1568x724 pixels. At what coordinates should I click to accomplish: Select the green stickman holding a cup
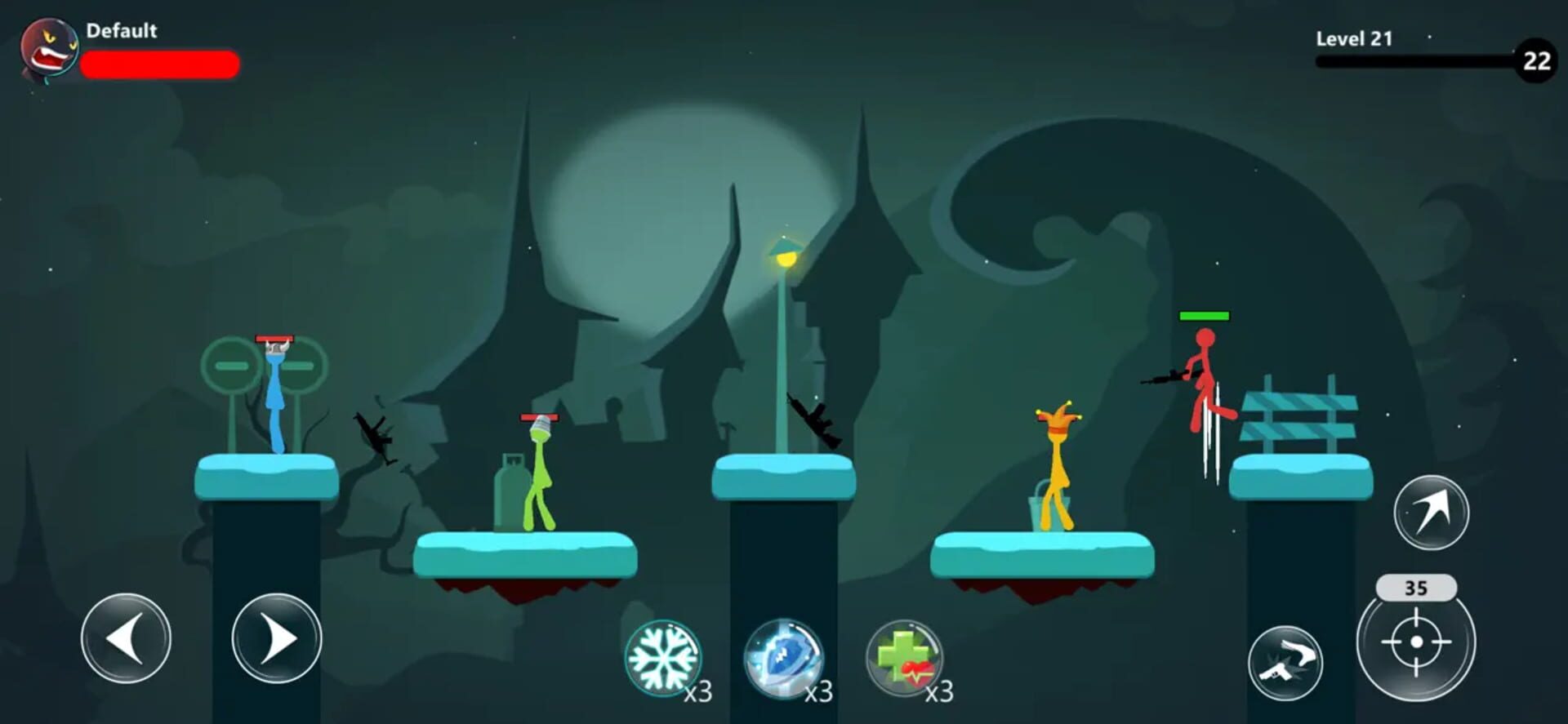coord(539,473)
